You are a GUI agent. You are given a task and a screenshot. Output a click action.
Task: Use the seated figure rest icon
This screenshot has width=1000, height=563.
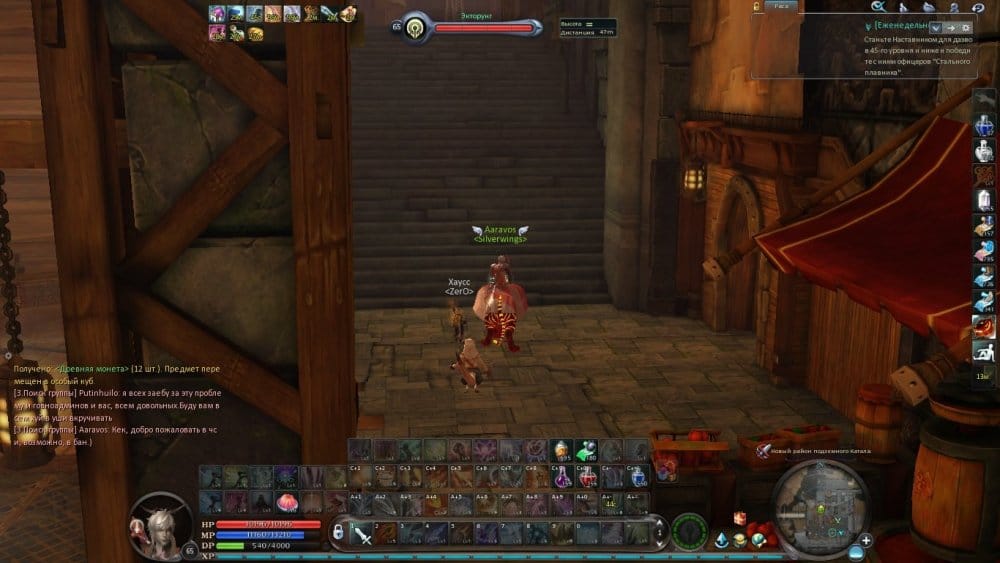(x=983, y=351)
